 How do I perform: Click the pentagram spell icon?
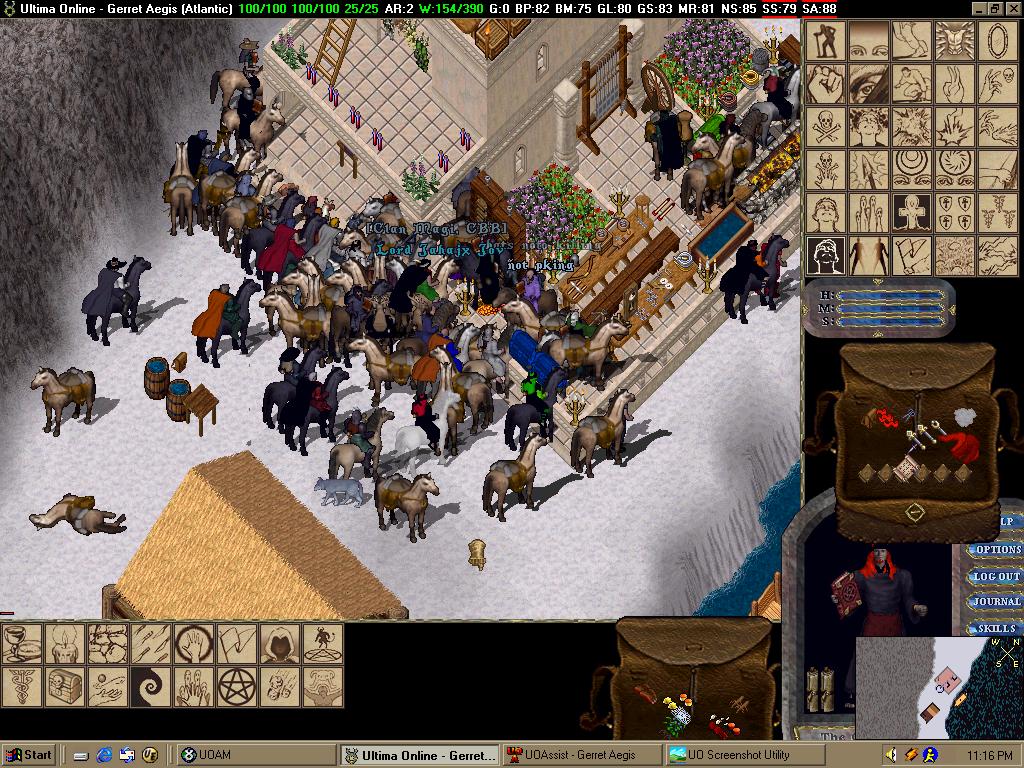pyautogui.click(x=238, y=686)
